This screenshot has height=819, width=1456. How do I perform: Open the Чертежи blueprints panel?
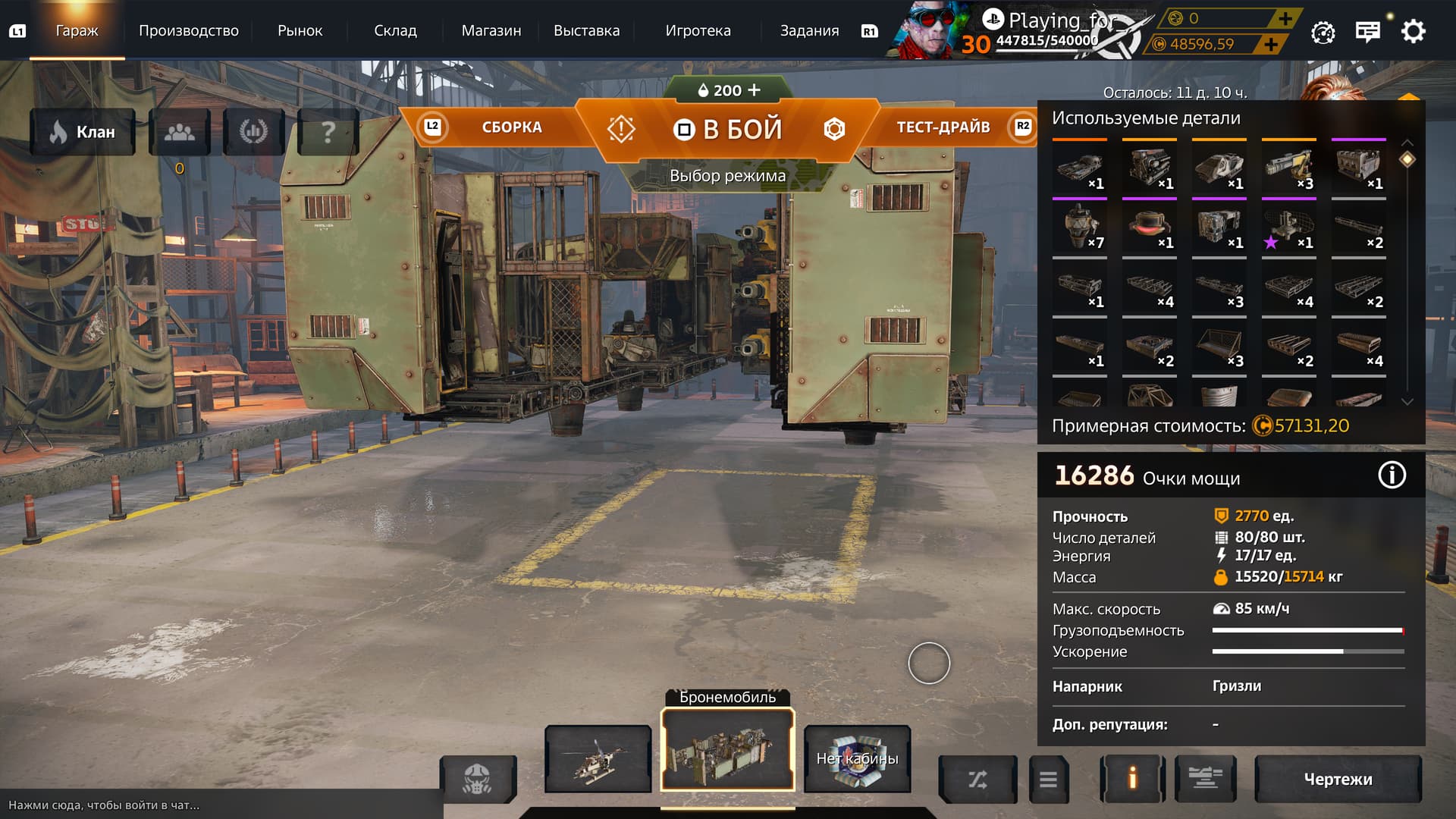(x=1338, y=779)
